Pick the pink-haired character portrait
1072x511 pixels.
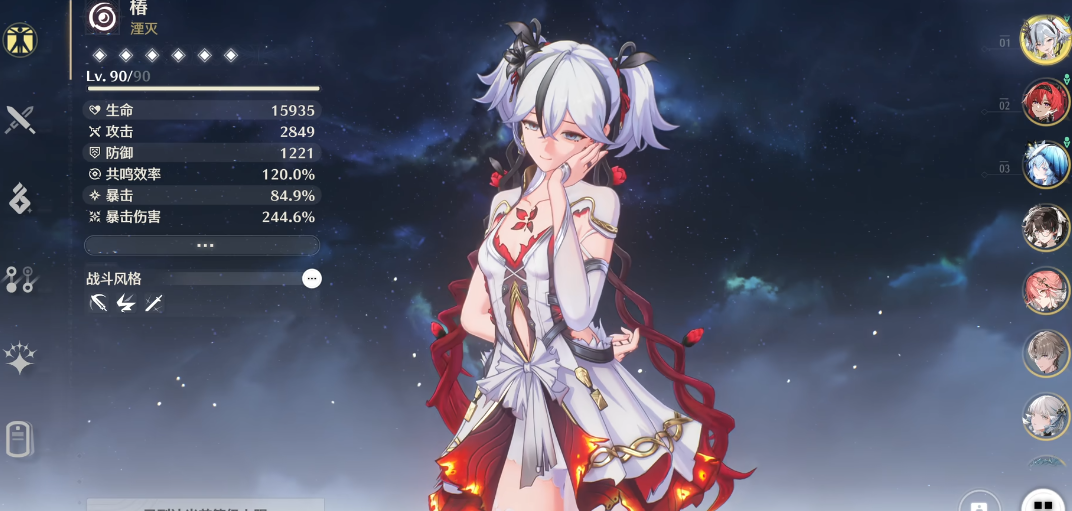tap(1045, 290)
